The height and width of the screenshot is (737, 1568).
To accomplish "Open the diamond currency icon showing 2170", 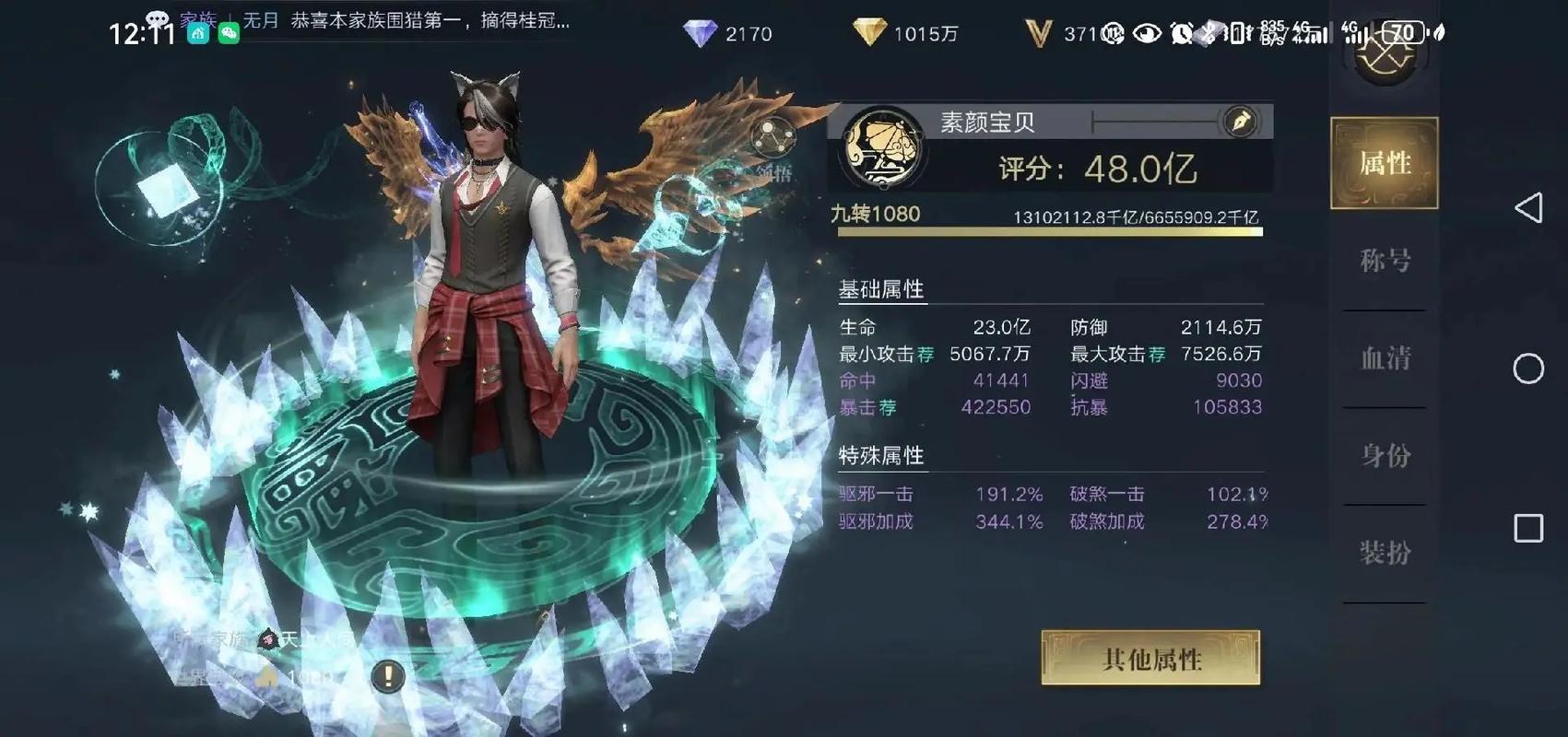I will 702,33.
